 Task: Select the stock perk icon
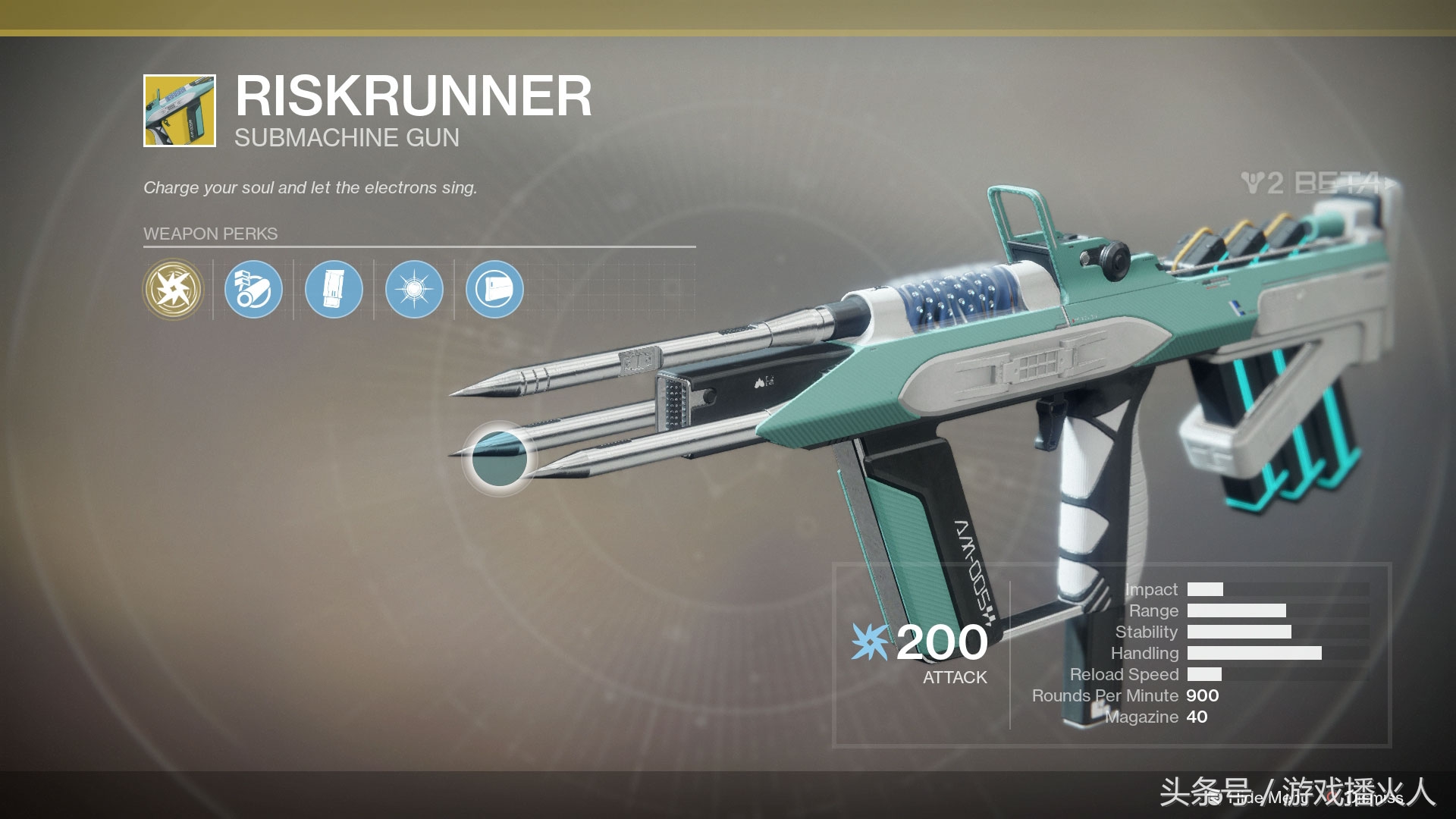pos(494,289)
